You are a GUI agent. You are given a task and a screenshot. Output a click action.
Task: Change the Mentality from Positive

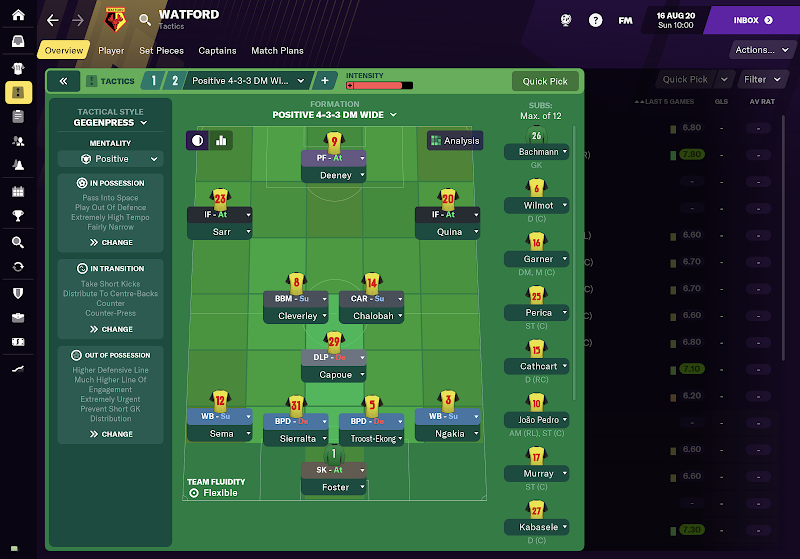(x=109, y=159)
